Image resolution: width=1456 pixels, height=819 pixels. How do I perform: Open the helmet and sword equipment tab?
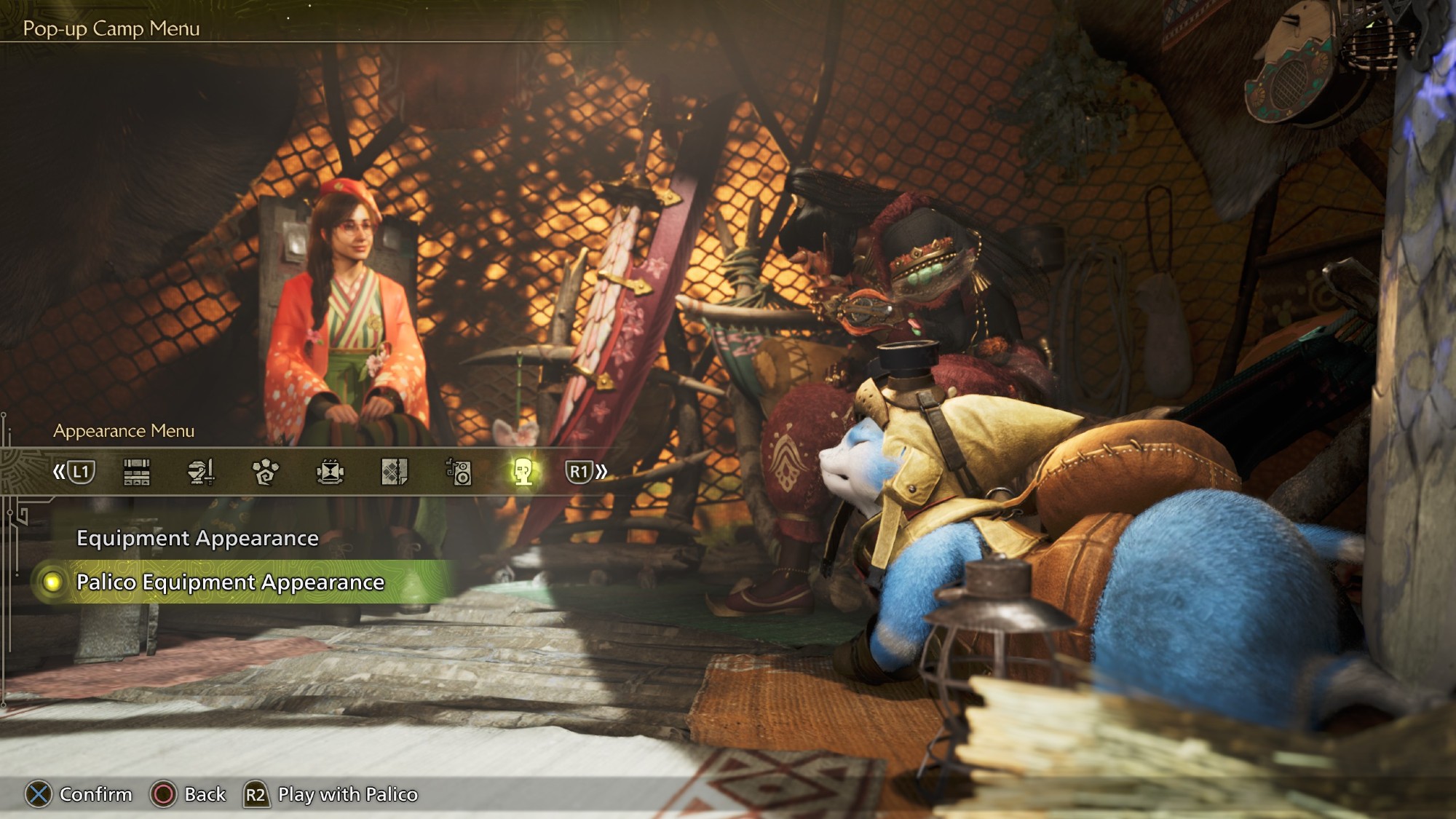pyautogui.click(x=201, y=472)
